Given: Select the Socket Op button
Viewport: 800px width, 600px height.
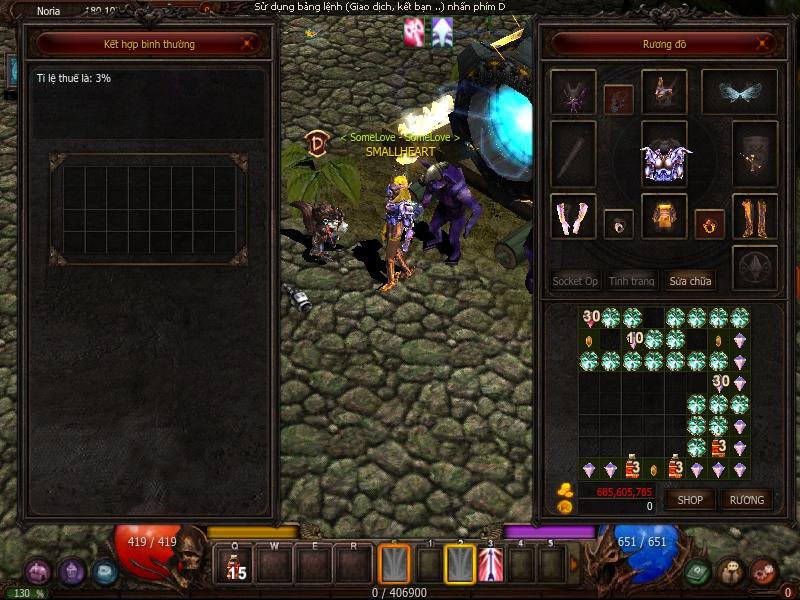Looking at the screenshot, I should point(575,281).
